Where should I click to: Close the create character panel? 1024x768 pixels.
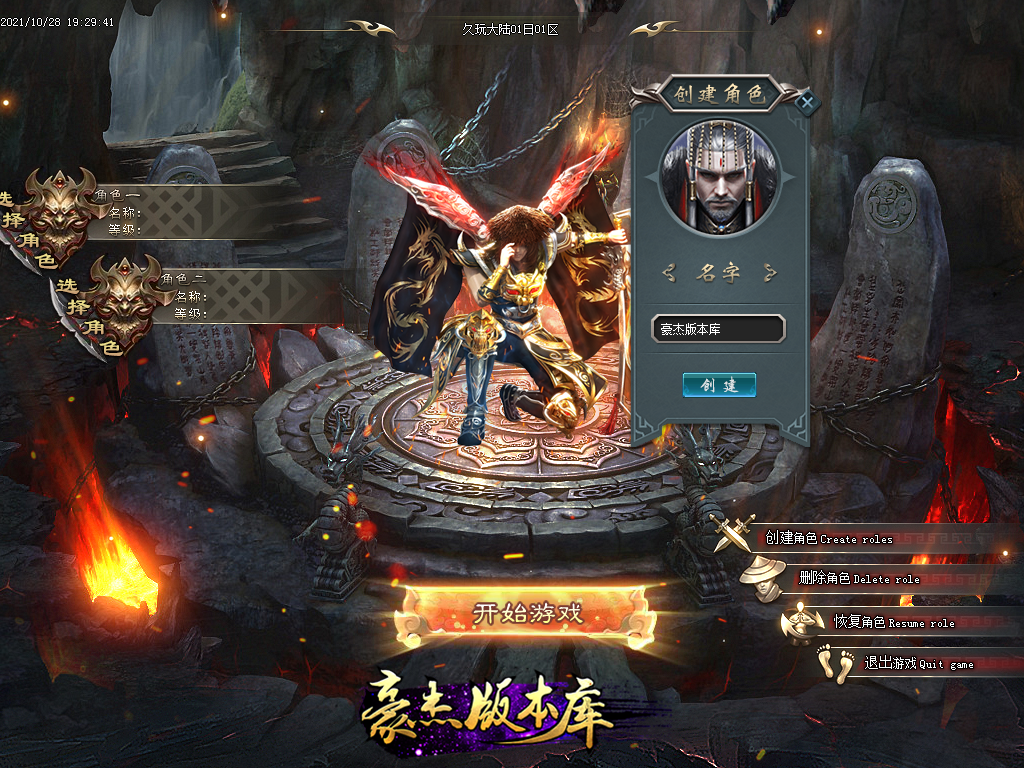tap(809, 101)
